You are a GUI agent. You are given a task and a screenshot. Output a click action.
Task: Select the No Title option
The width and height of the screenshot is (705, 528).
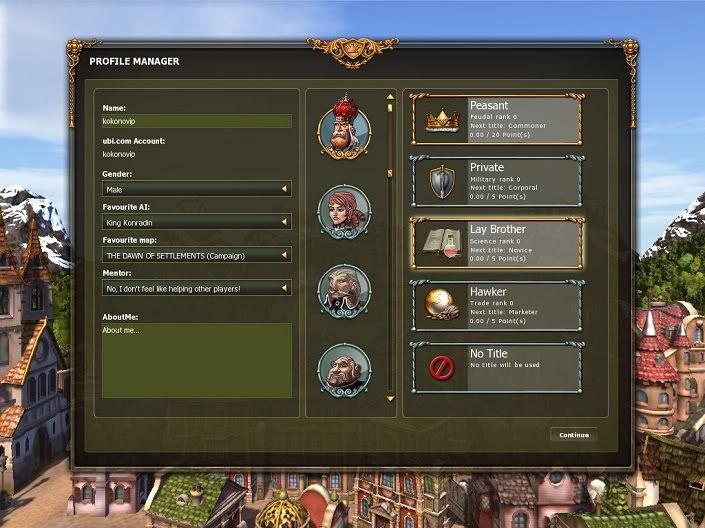(496, 367)
